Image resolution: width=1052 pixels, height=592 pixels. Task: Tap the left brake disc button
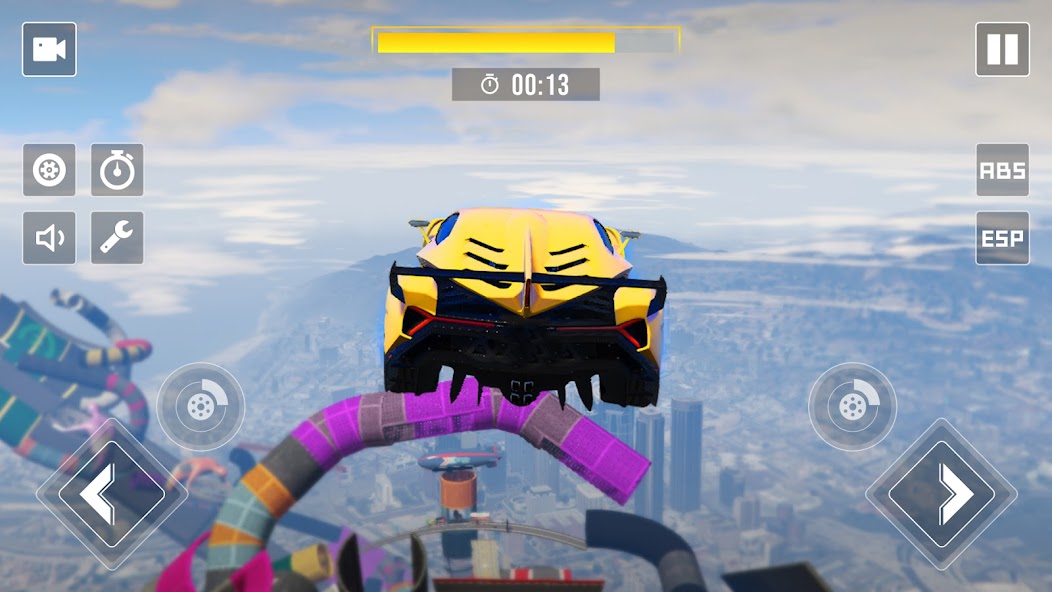(200, 406)
